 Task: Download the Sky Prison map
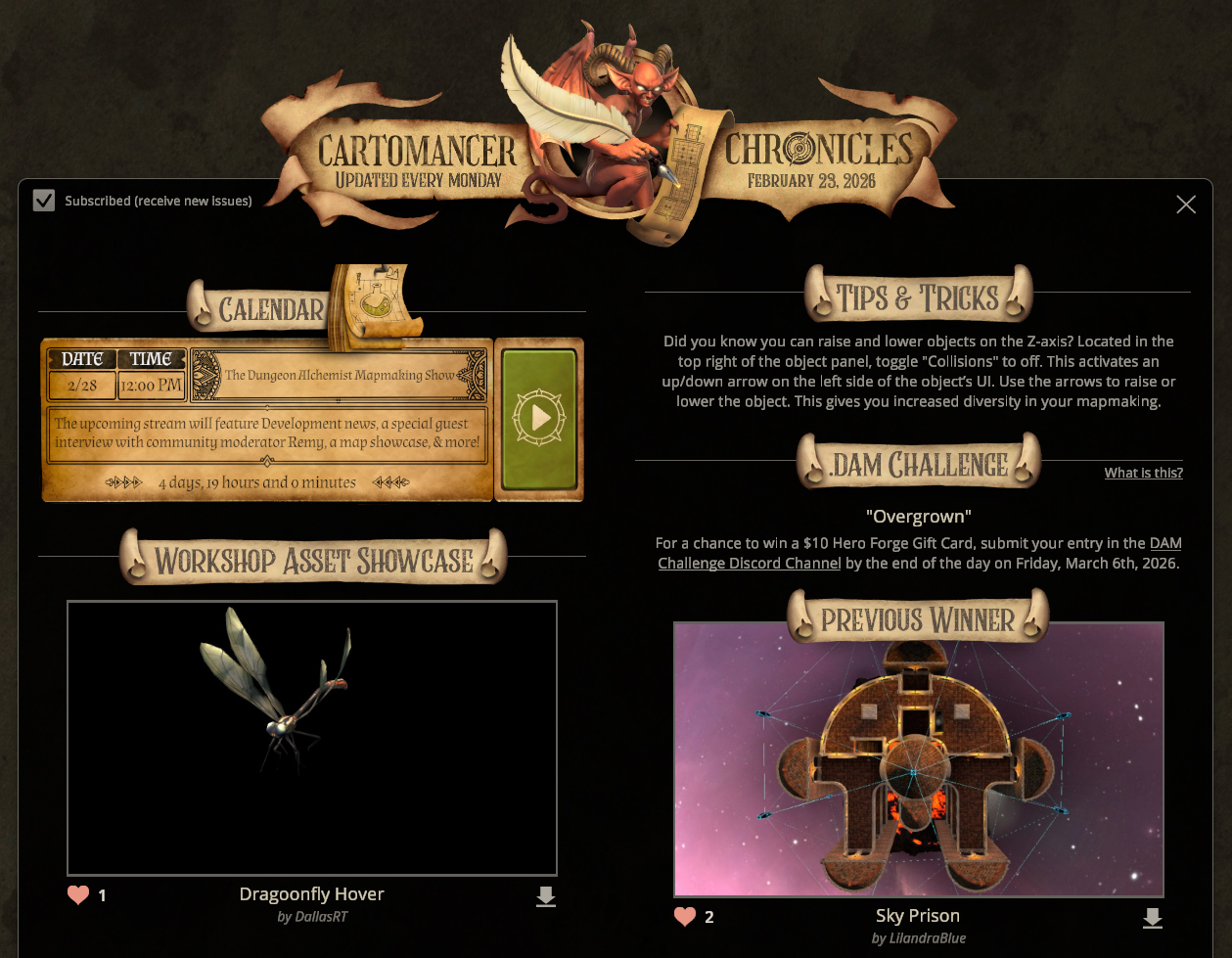click(x=1153, y=918)
